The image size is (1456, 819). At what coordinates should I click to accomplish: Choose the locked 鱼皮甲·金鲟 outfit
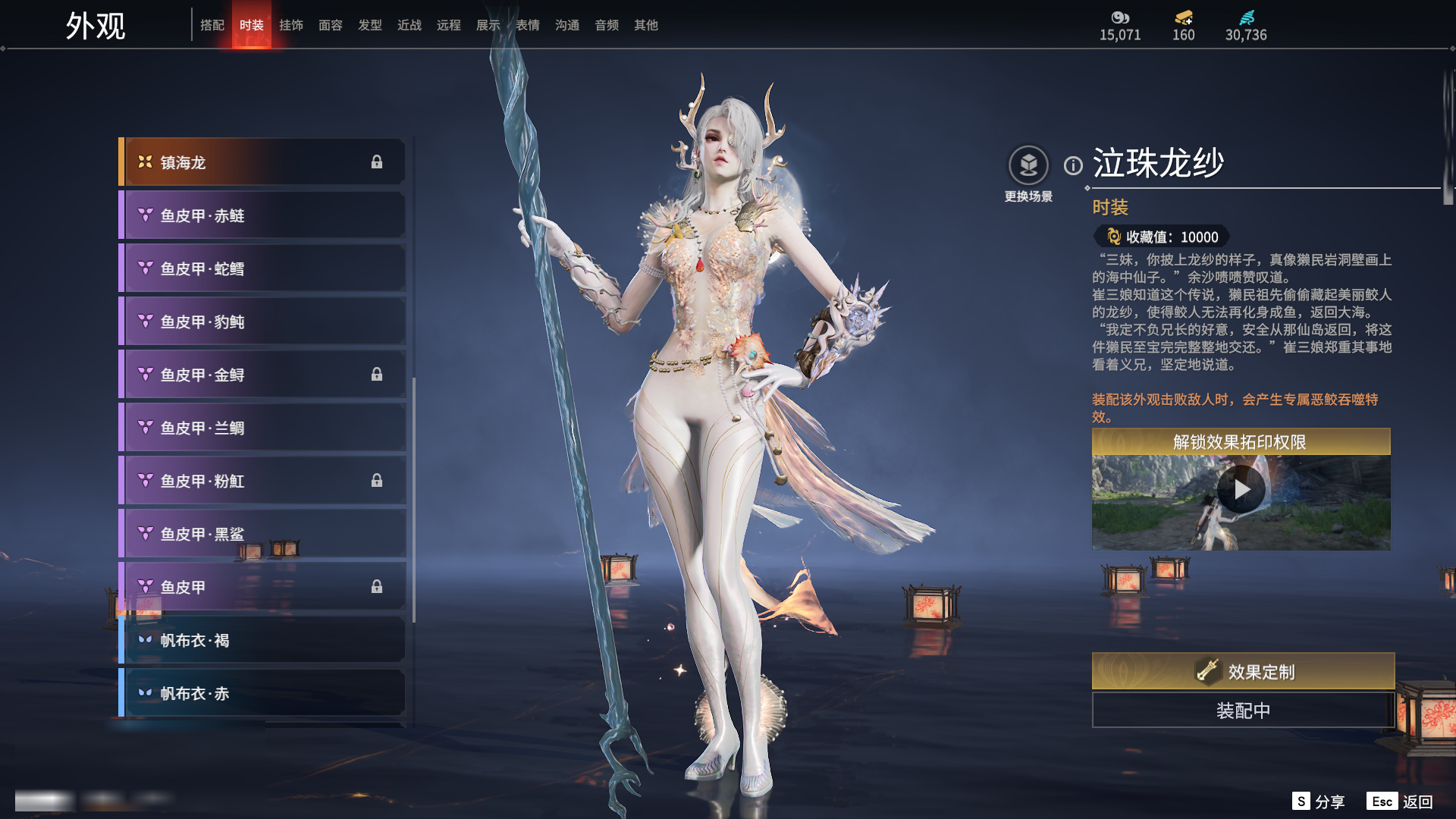[262, 375]
